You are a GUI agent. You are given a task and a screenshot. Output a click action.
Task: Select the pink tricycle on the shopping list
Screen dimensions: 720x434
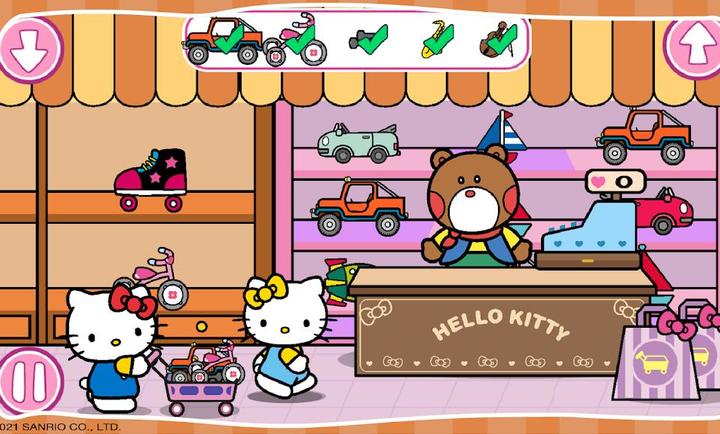[294, 41]
